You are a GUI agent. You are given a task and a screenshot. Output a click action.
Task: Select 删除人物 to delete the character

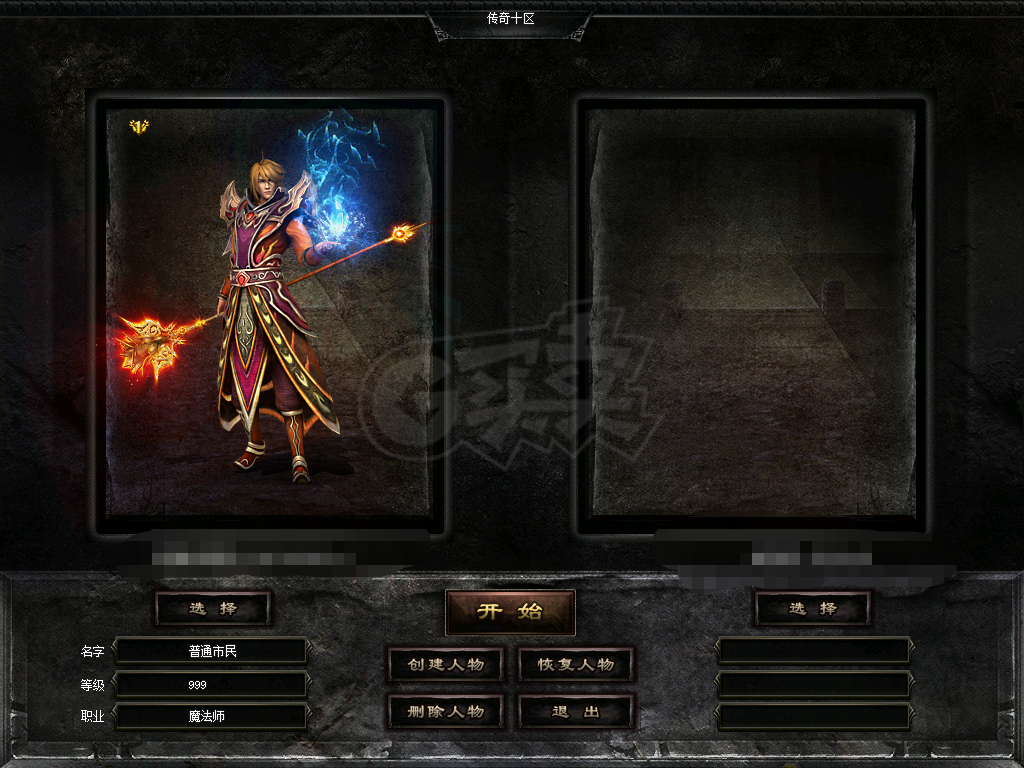tap(445, 712)
